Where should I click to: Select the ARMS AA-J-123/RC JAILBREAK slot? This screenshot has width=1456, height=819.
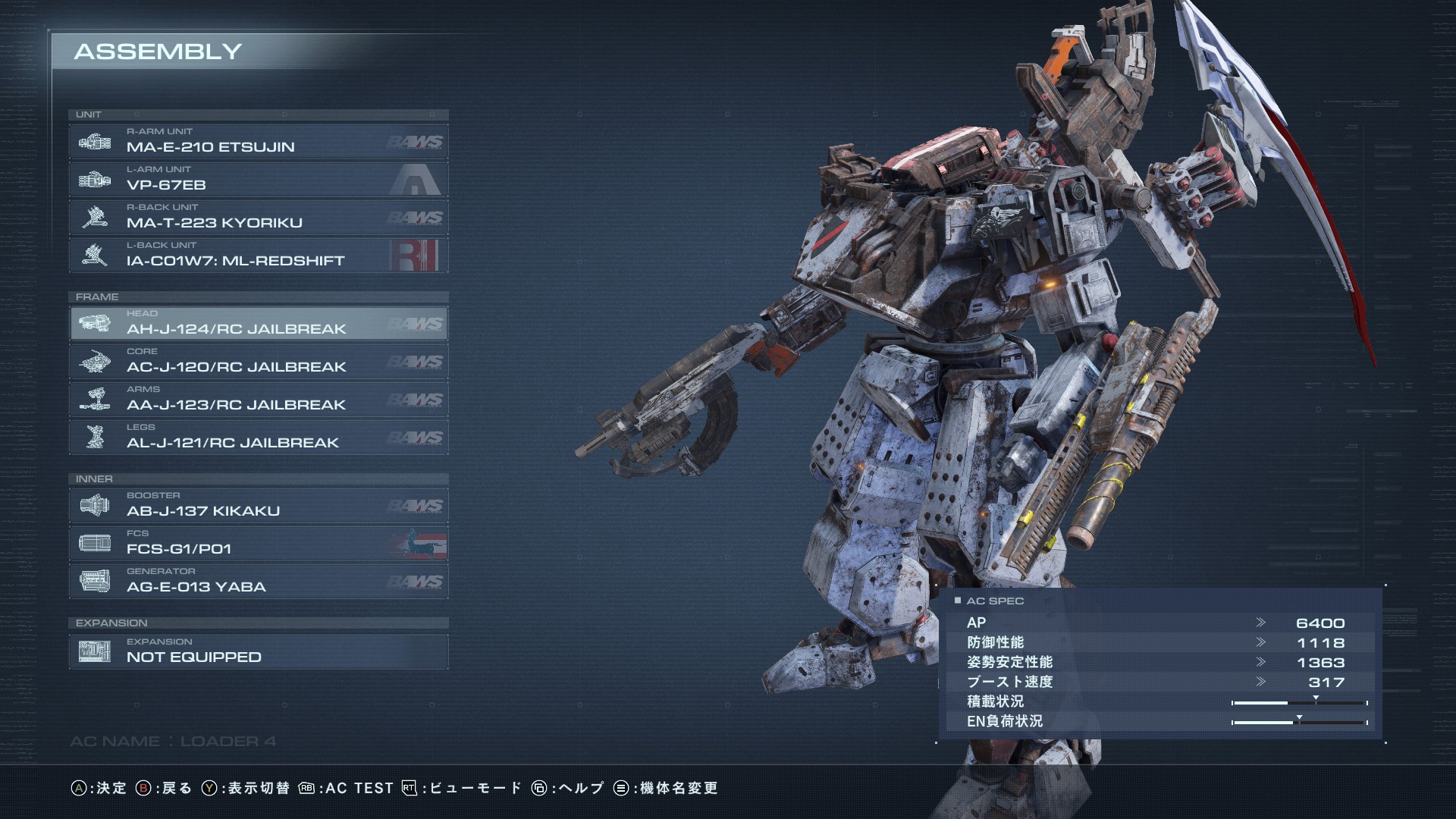click(258, 400)
